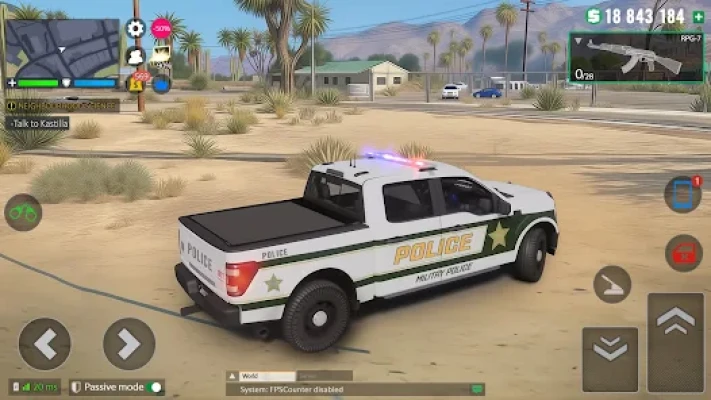Add money with the green plus button
The width and height of the screenshot is (711, 400).
click(x=698, y=17)
